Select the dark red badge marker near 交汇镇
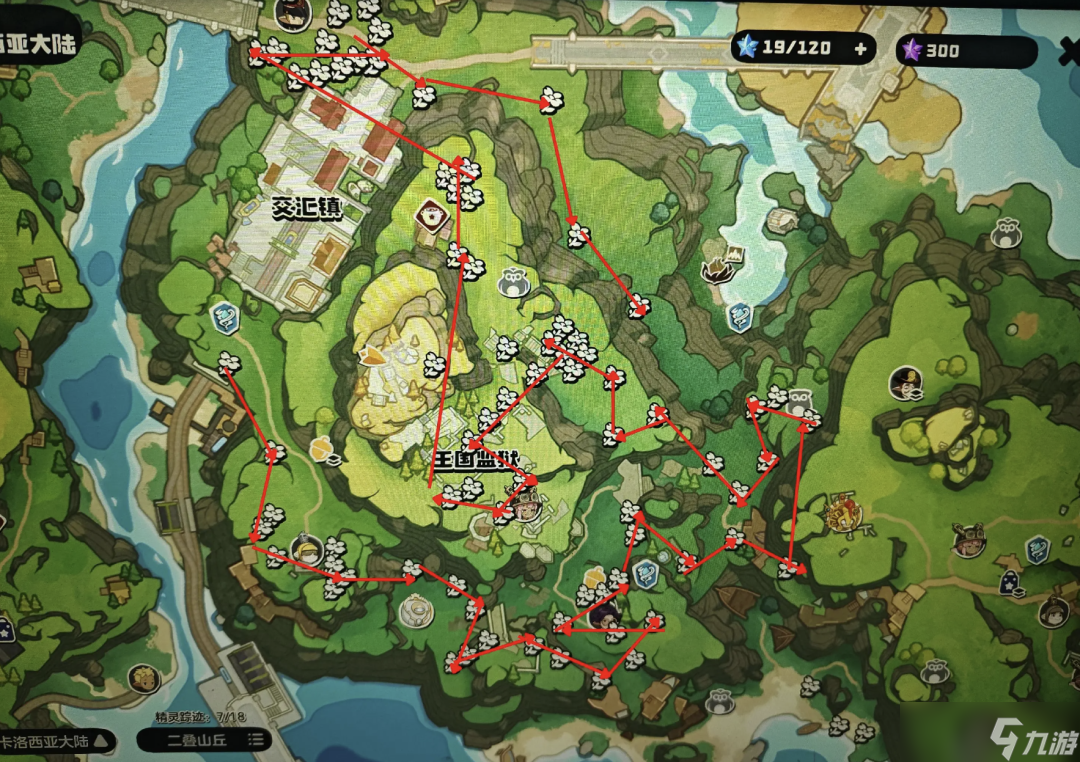 pos(432,213)
